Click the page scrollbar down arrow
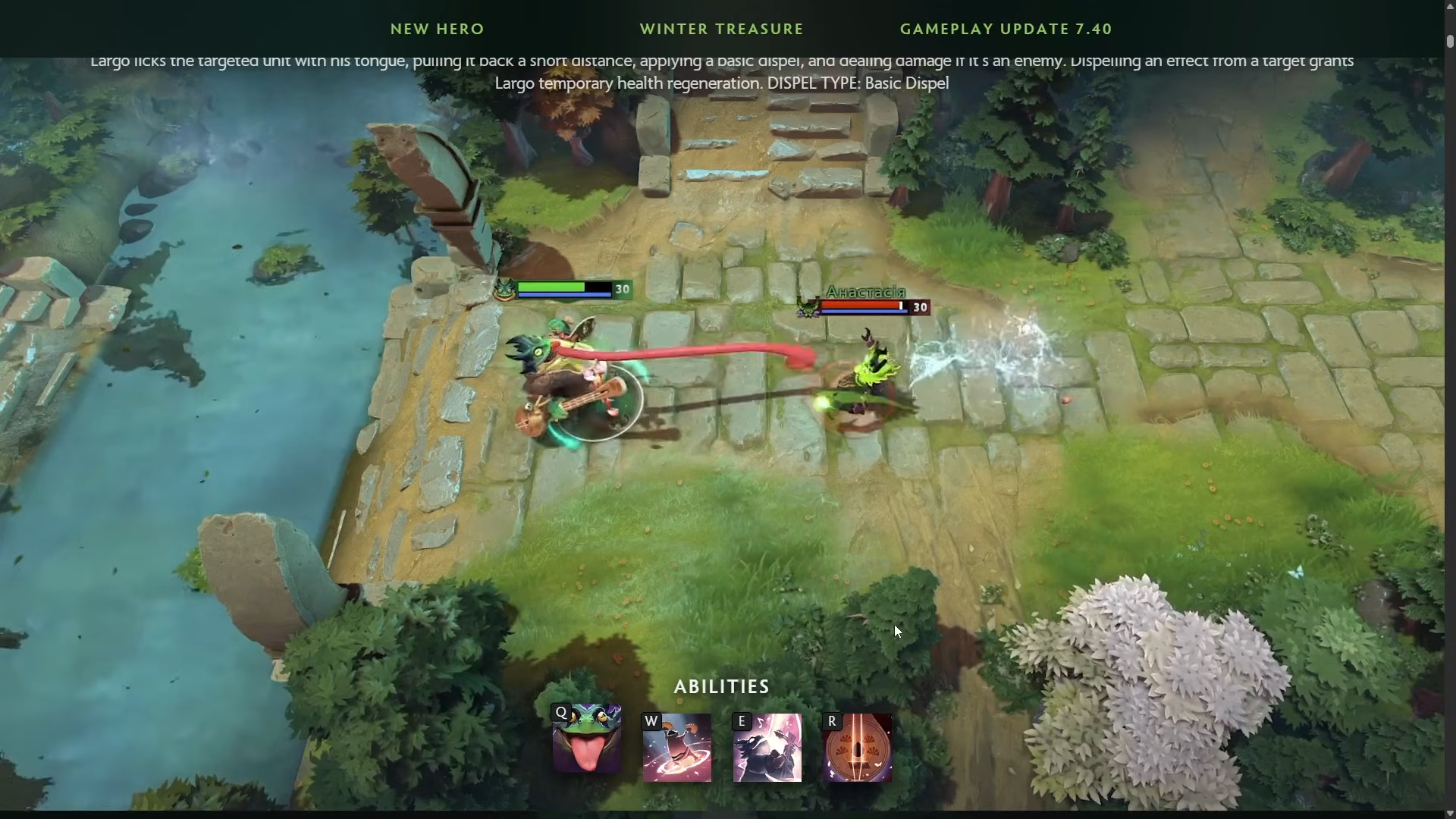1456x819 pixels. point(1449,813)
